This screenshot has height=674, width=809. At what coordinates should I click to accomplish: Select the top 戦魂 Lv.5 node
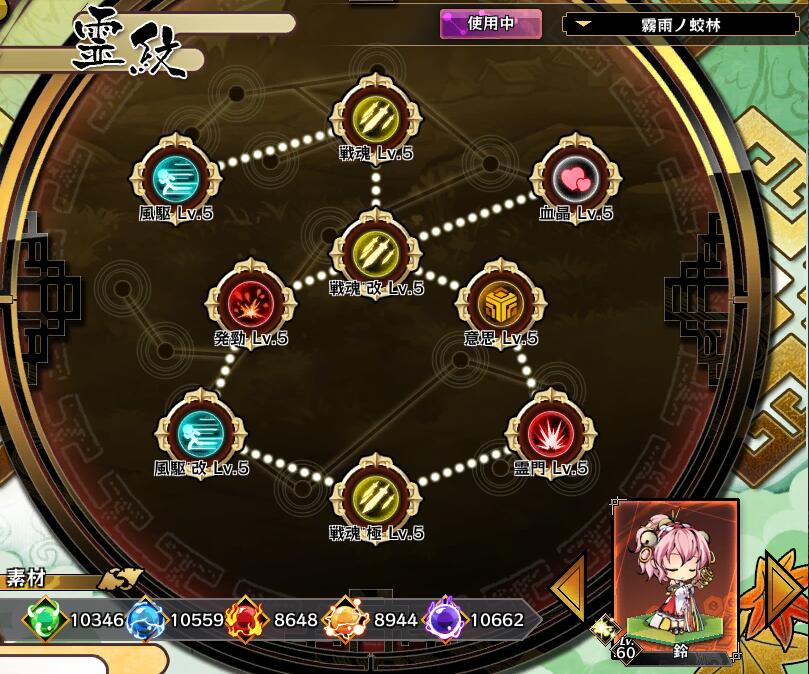376,119
